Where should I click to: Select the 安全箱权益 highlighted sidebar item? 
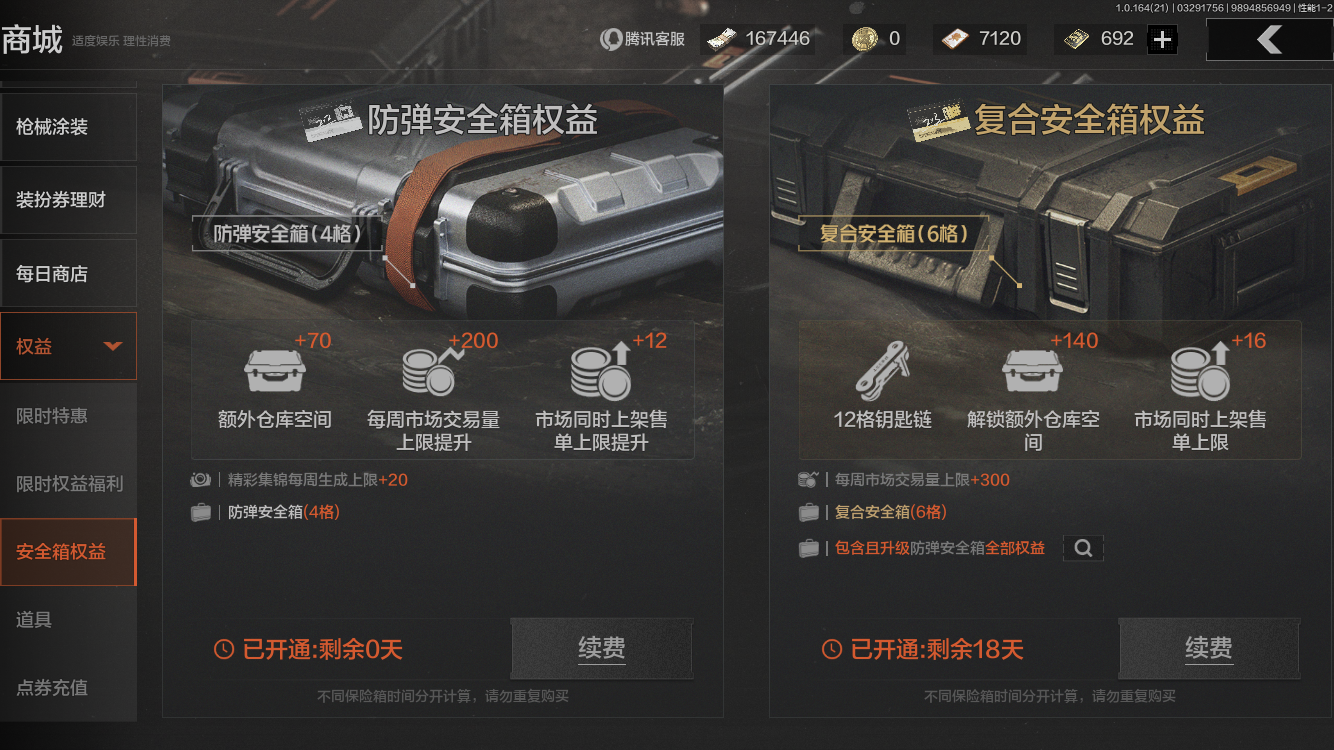click(x=66, y=551)
